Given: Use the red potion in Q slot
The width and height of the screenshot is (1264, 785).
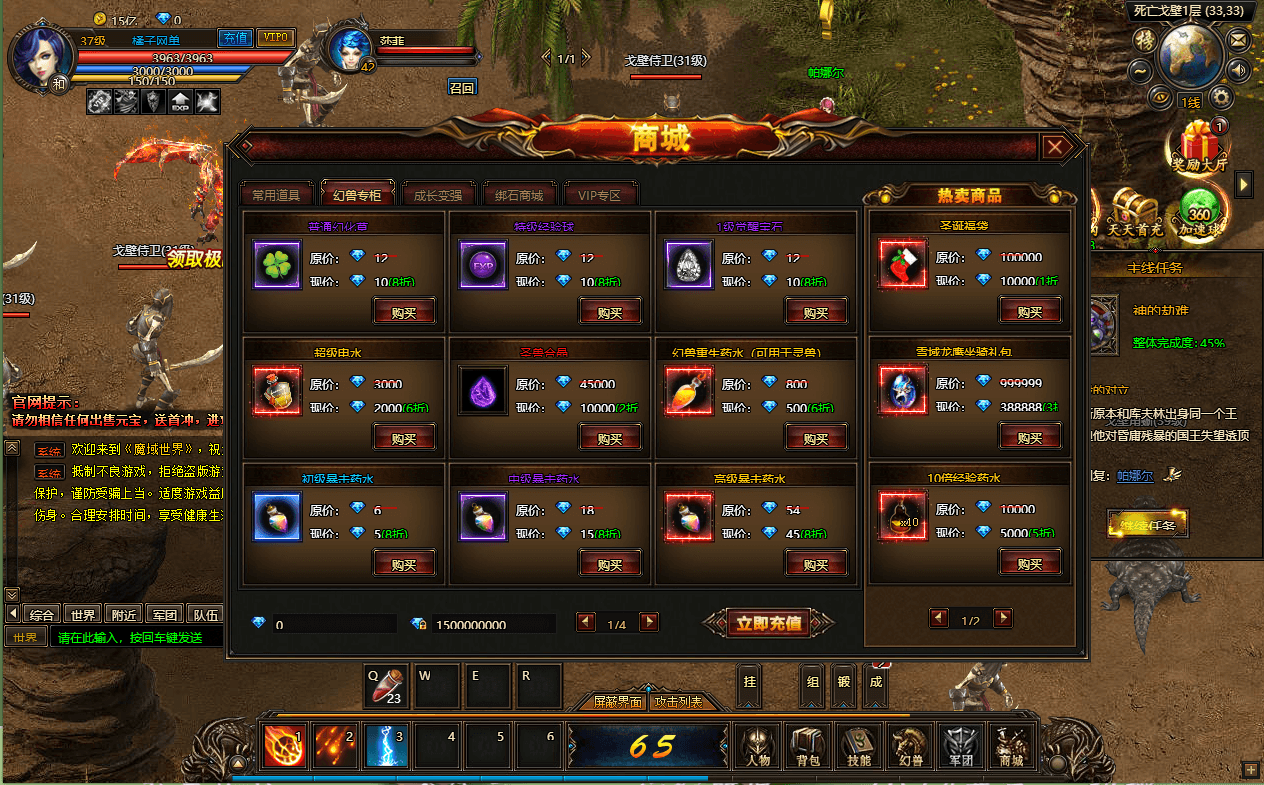Looking at the screenshot, I should tap(387, 686).
